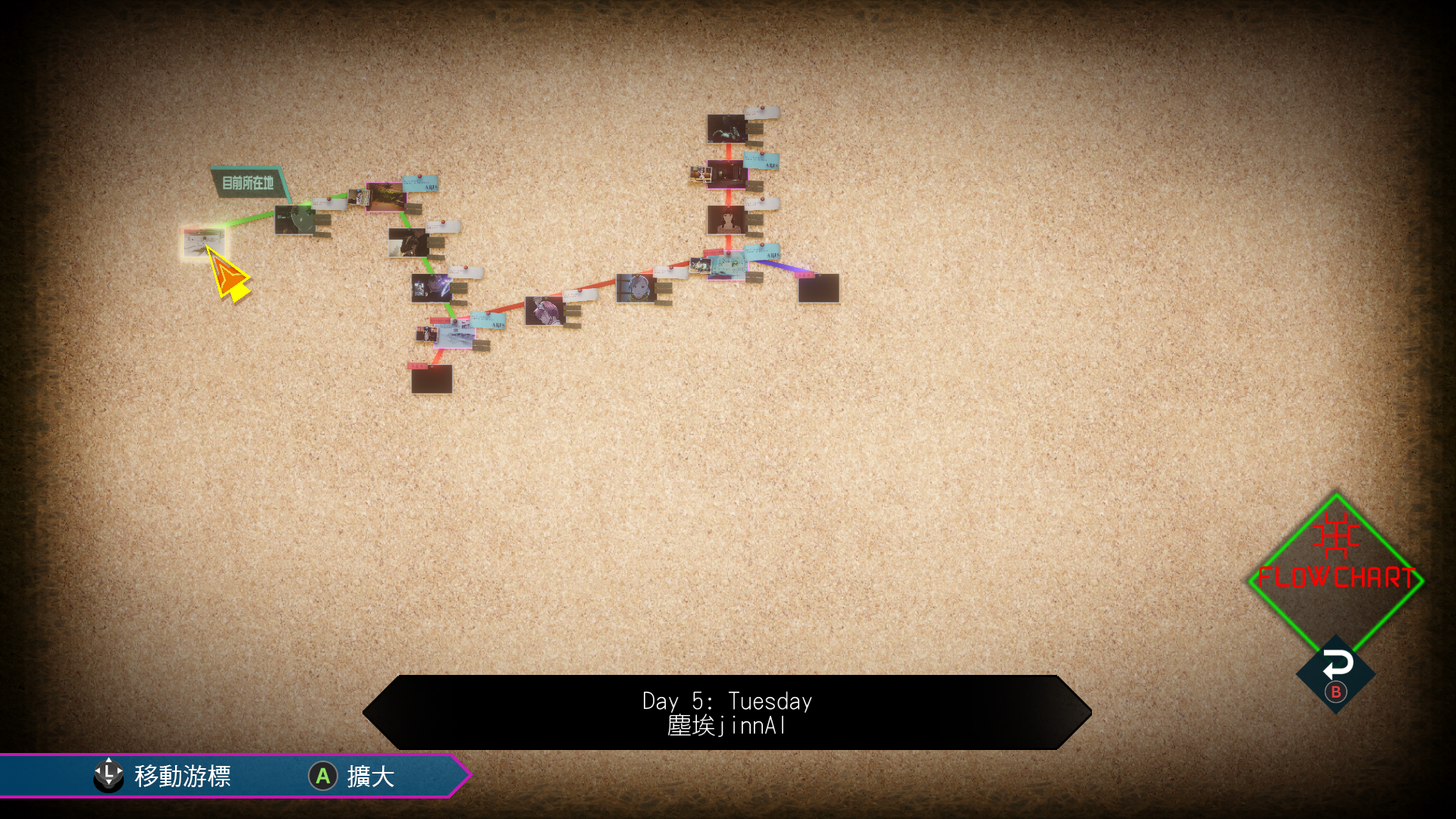Screen dimensions: 1456x819
Task: Open the long-haired woman scene node
Action: 726,220
